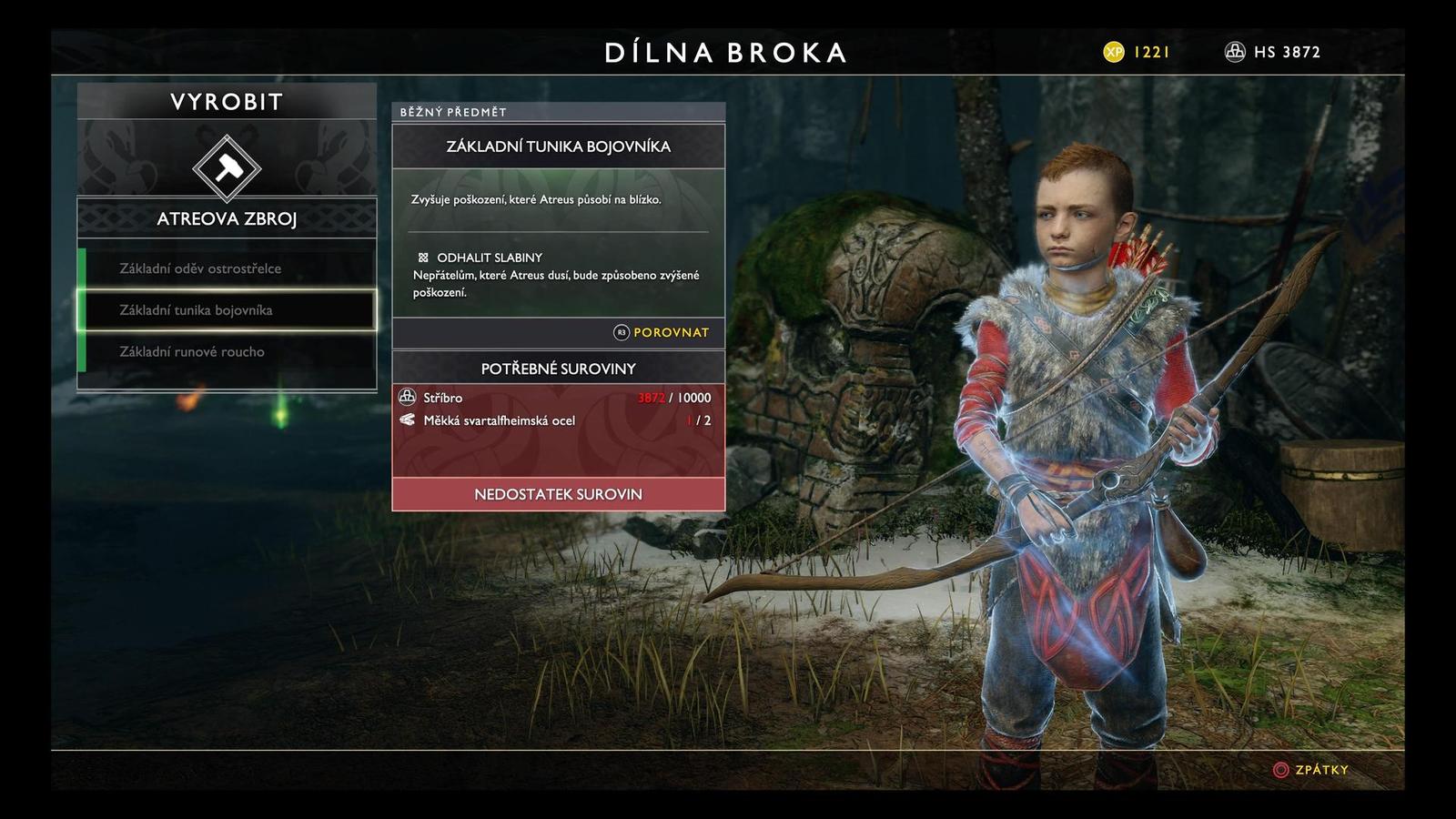Go back with Zpátky
The height and width of the screenshot is (819, 1456).
point(1310,770)
